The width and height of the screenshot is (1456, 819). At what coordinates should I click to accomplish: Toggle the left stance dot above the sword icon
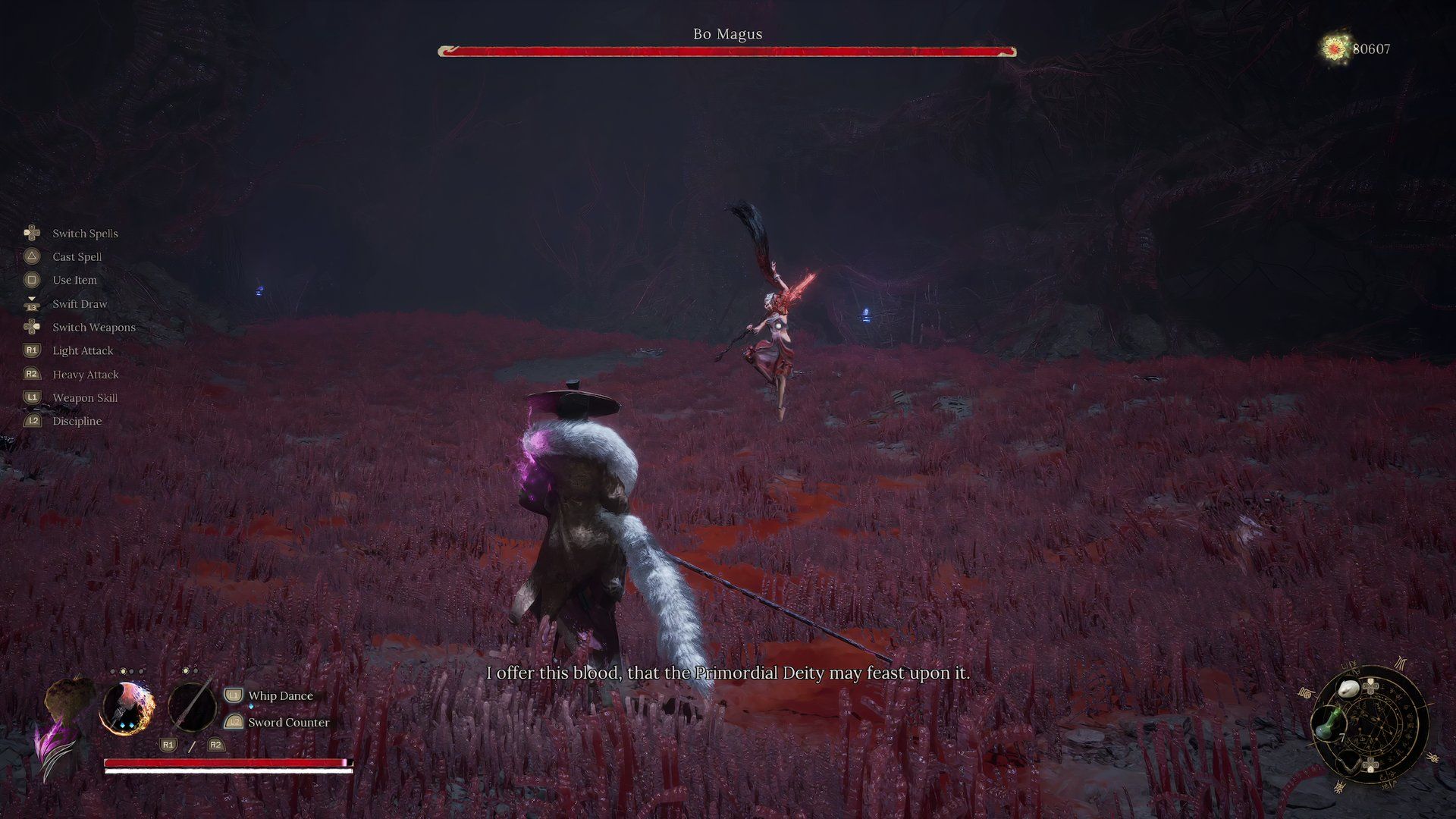[x=184, y=670]
